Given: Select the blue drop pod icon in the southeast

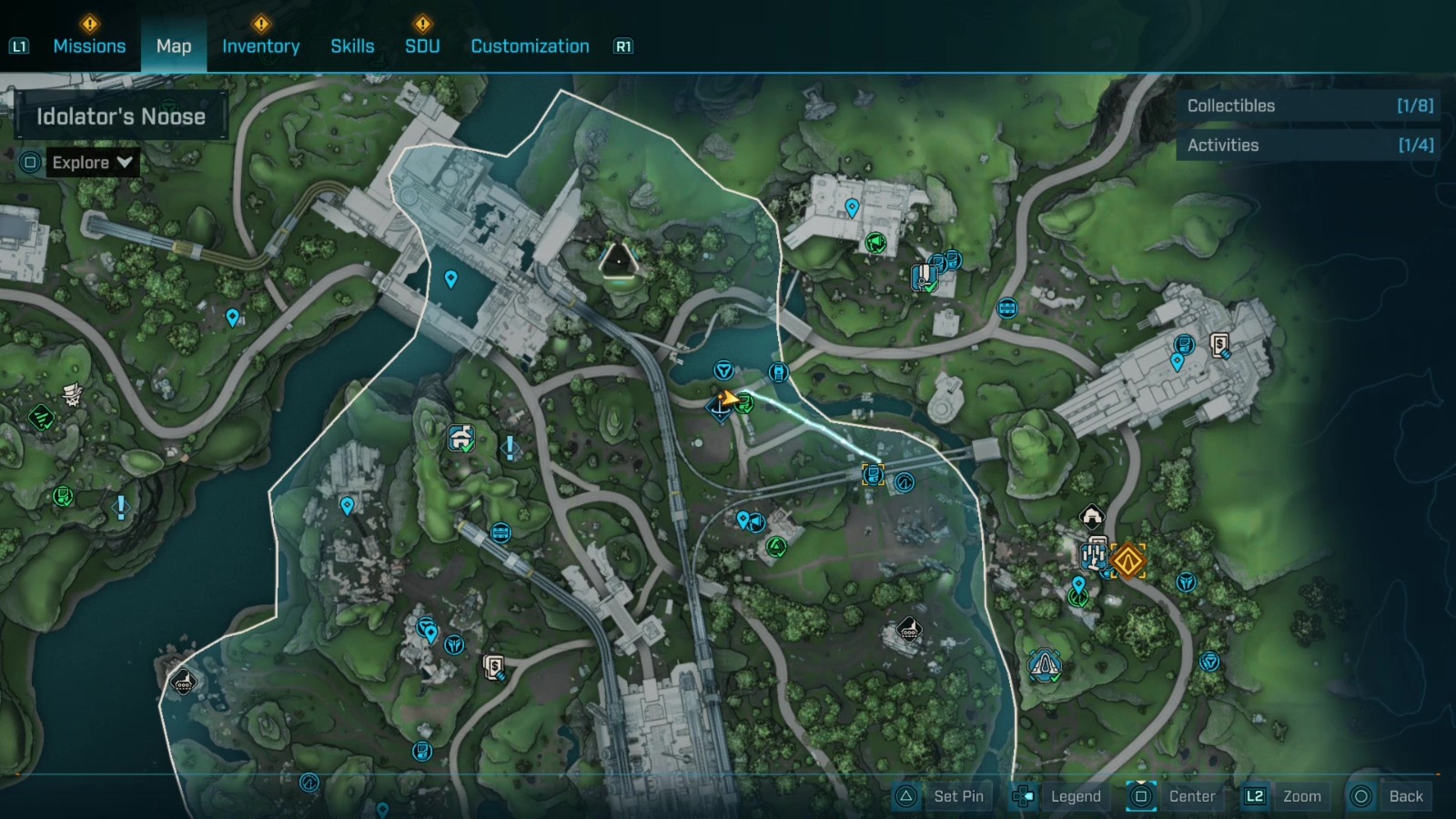Looking at the screenshot, I should (x=1045, y=665).
